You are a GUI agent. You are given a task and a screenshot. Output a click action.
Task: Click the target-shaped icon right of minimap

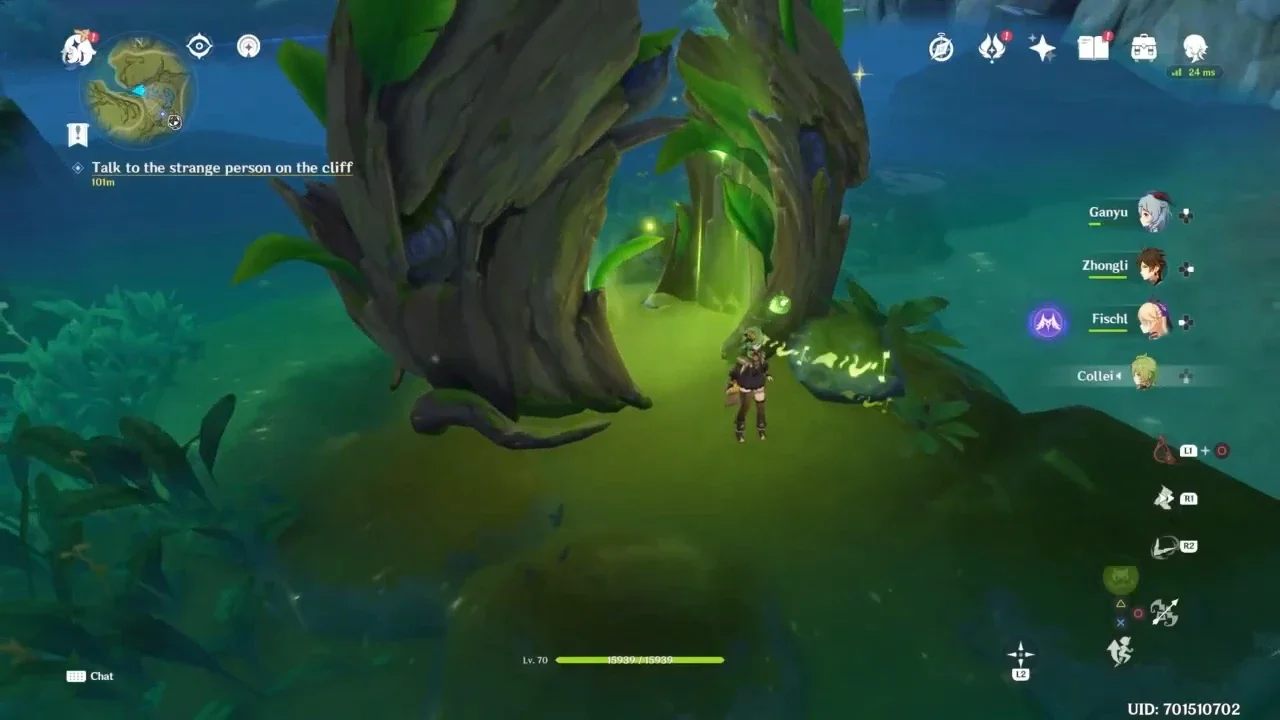point(199,46)
